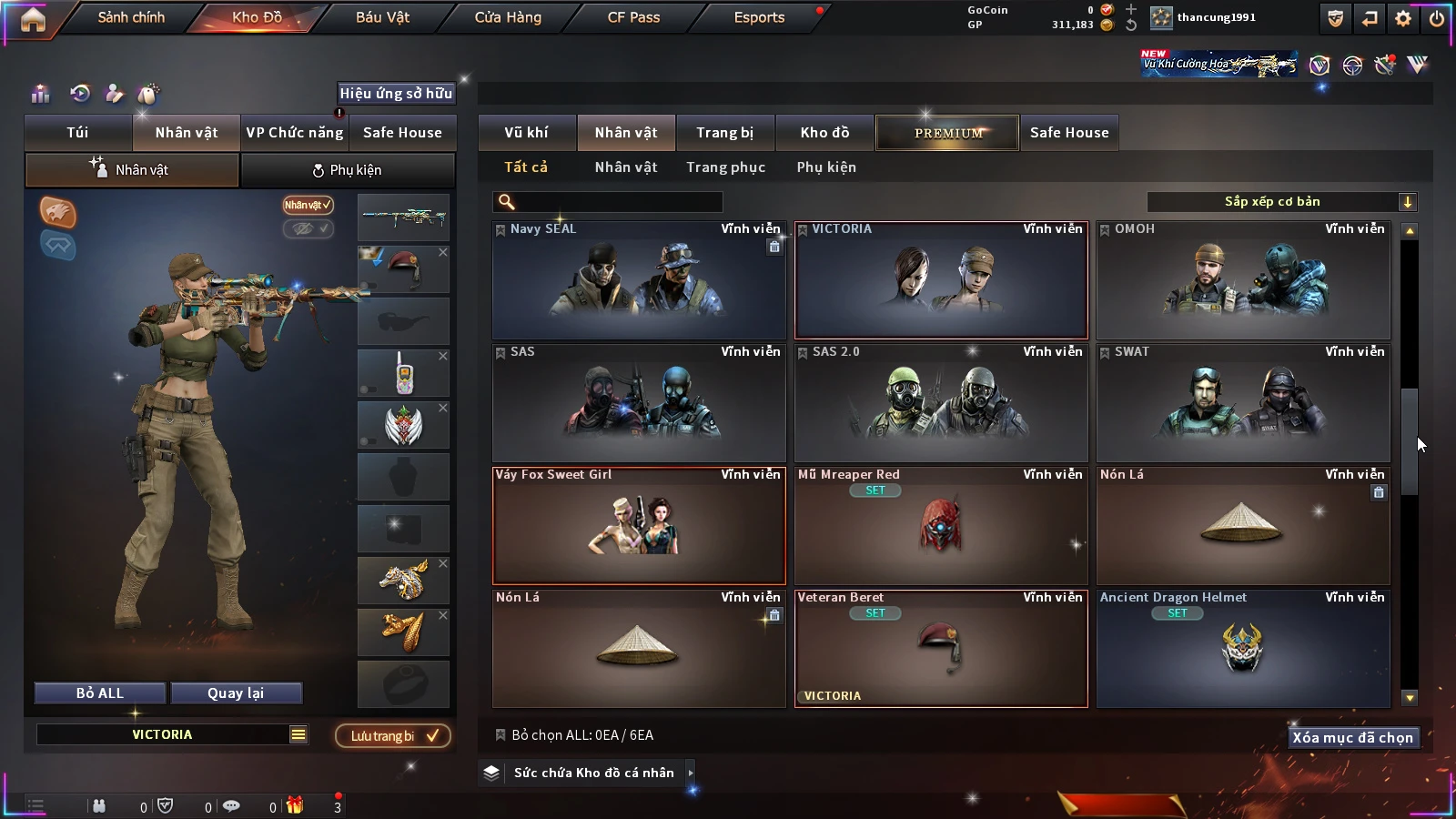The height and width of the screenshot is (819, 1456).
Task: Click Xóa mục đã chọn button
Action: [x=1352, y=738]
